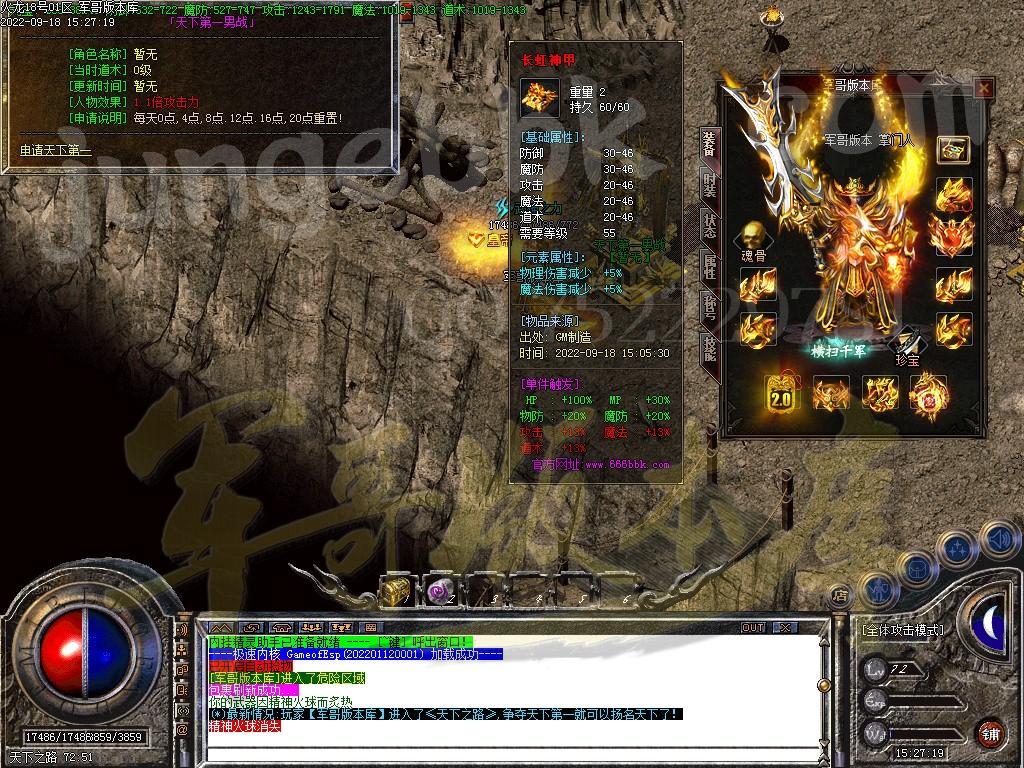The image size is (1024, 768).
Task: Click the OUT button on the chat bar
Action: coord(753,627)
